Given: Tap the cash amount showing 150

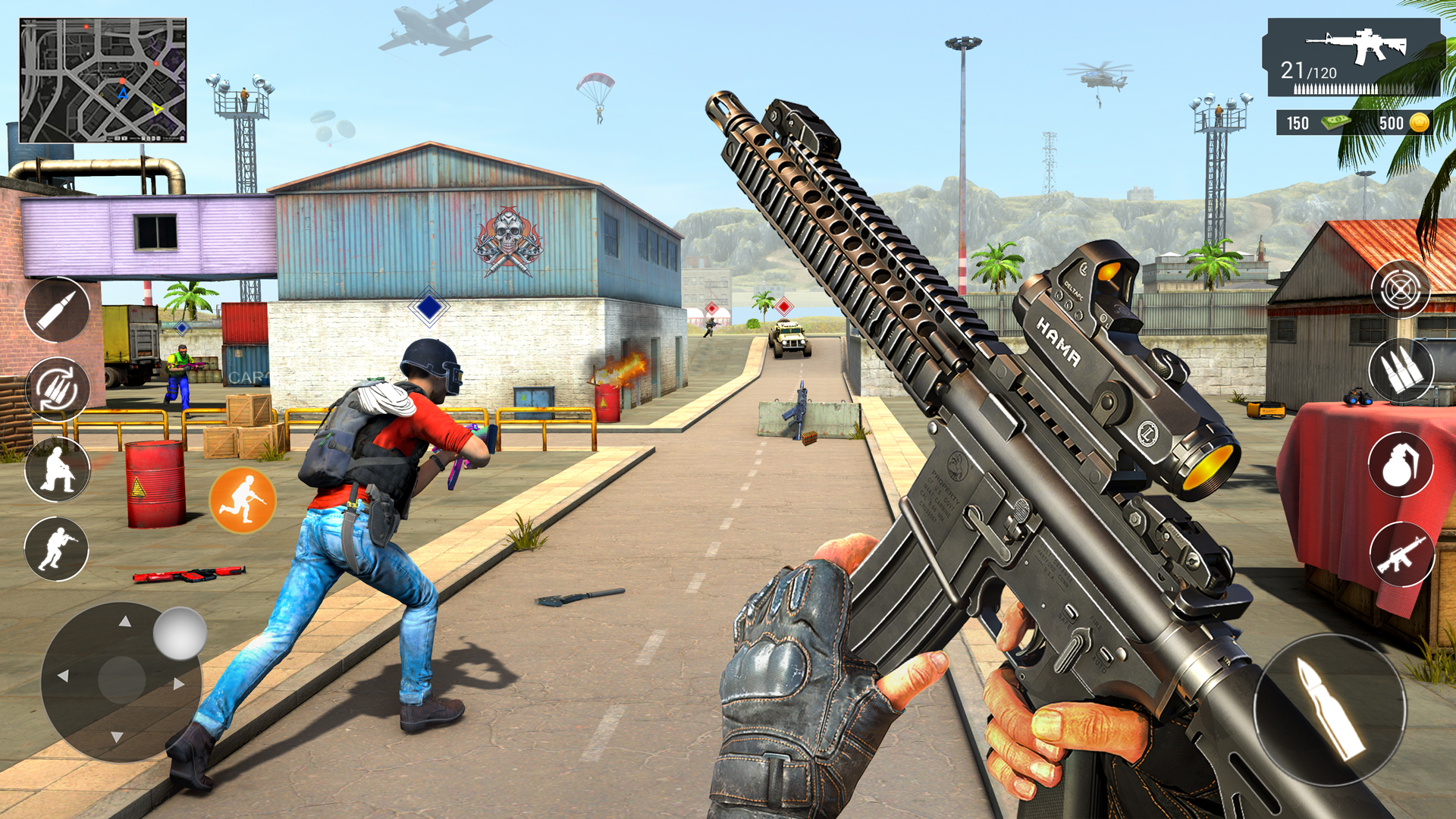Looking at the screenshot, I should pos(1298,122).
